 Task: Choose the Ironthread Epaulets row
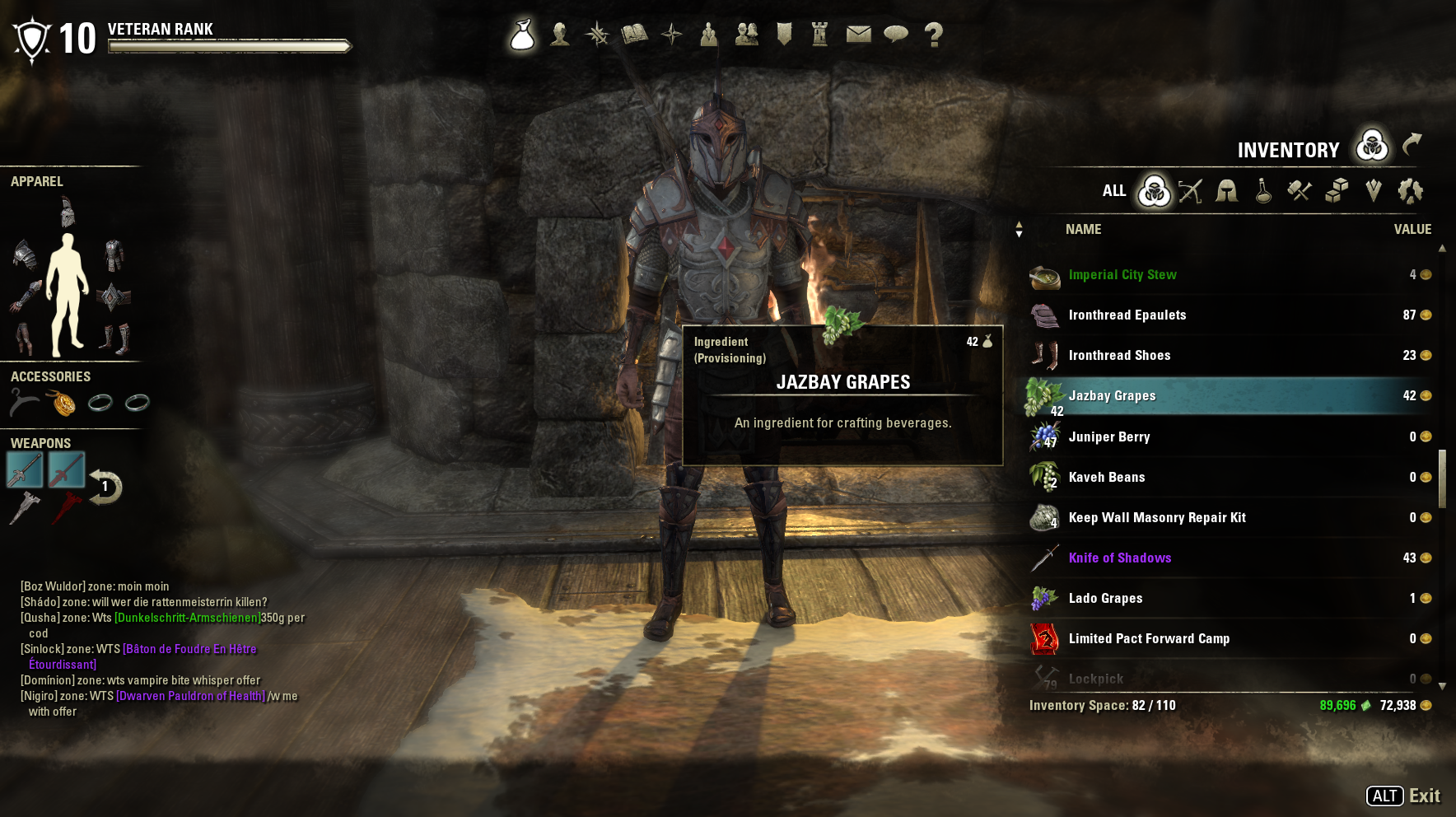click(1127, 315)
